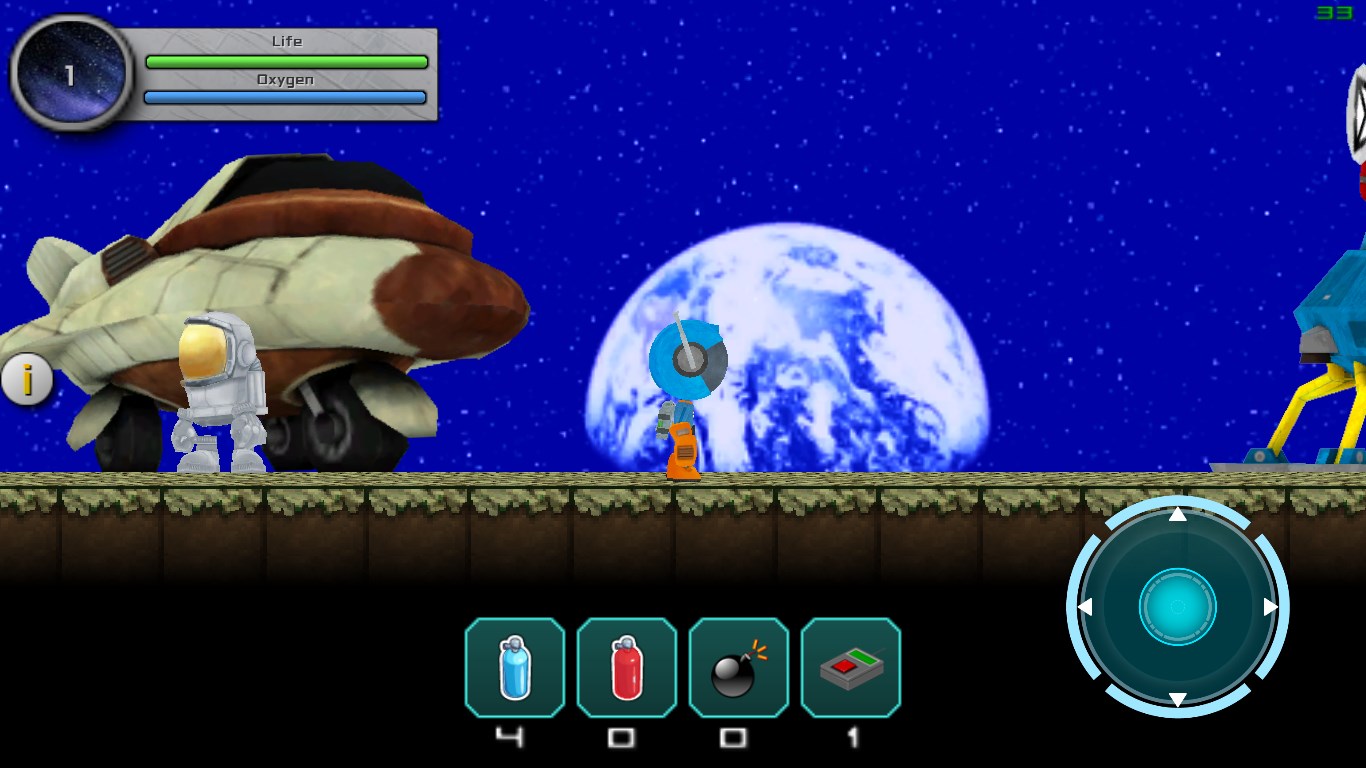This screenshot has width=1366, height=768.
Task: Use the red fire extinguisher item
Action: click(627, 667)
